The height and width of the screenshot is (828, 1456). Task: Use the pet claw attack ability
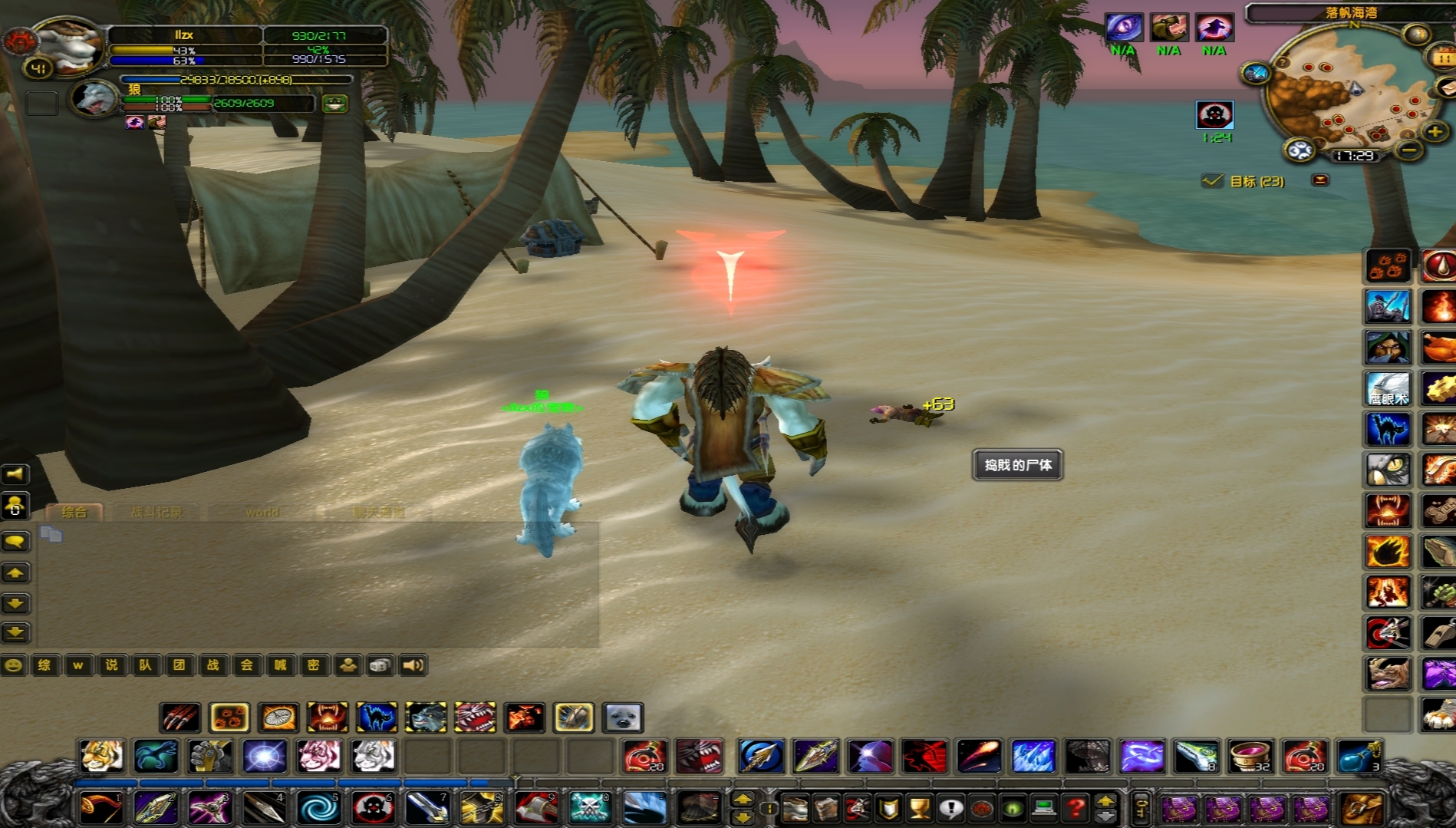click(181, 717)
